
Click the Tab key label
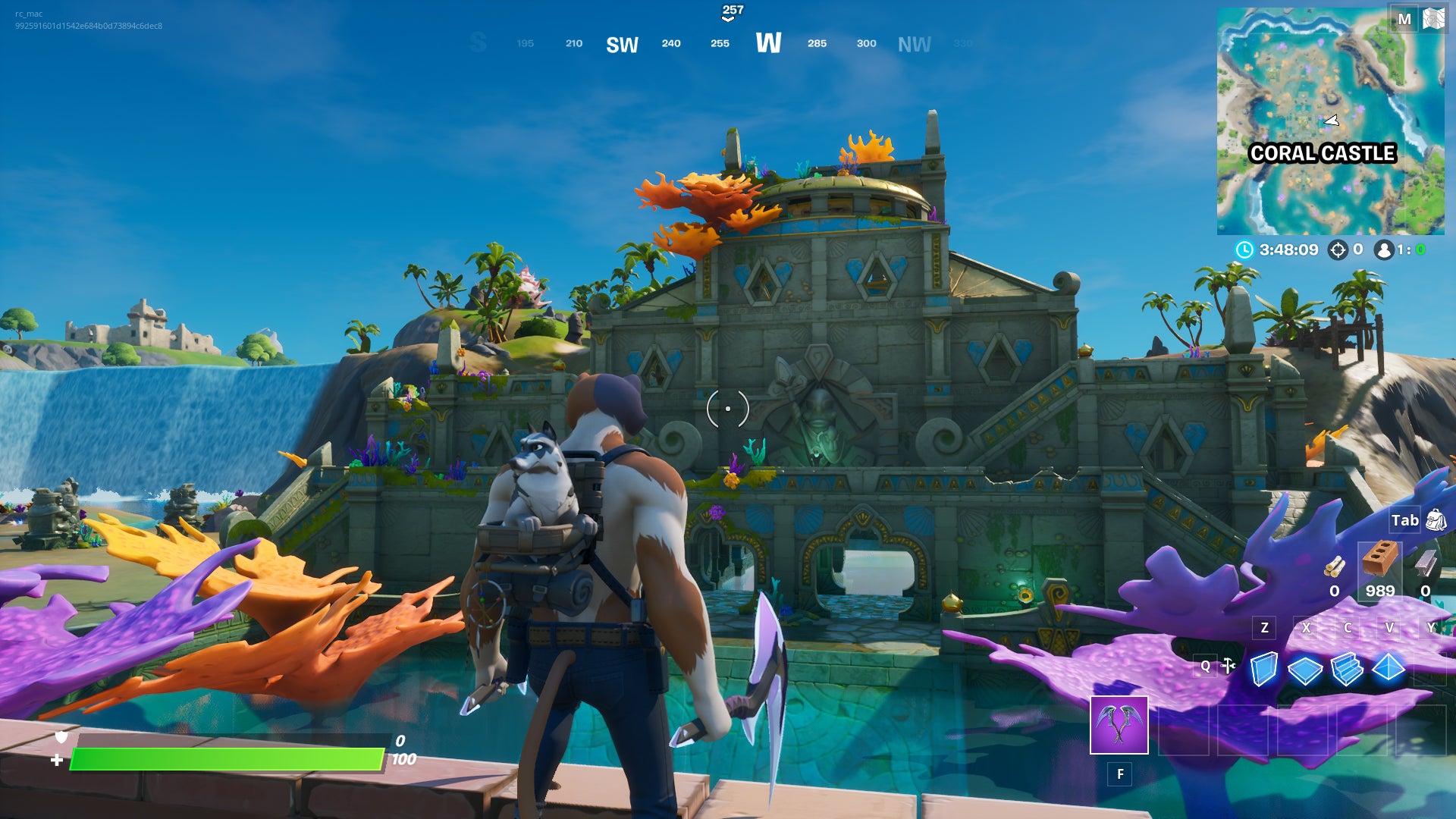click(x=1405, y=521)
